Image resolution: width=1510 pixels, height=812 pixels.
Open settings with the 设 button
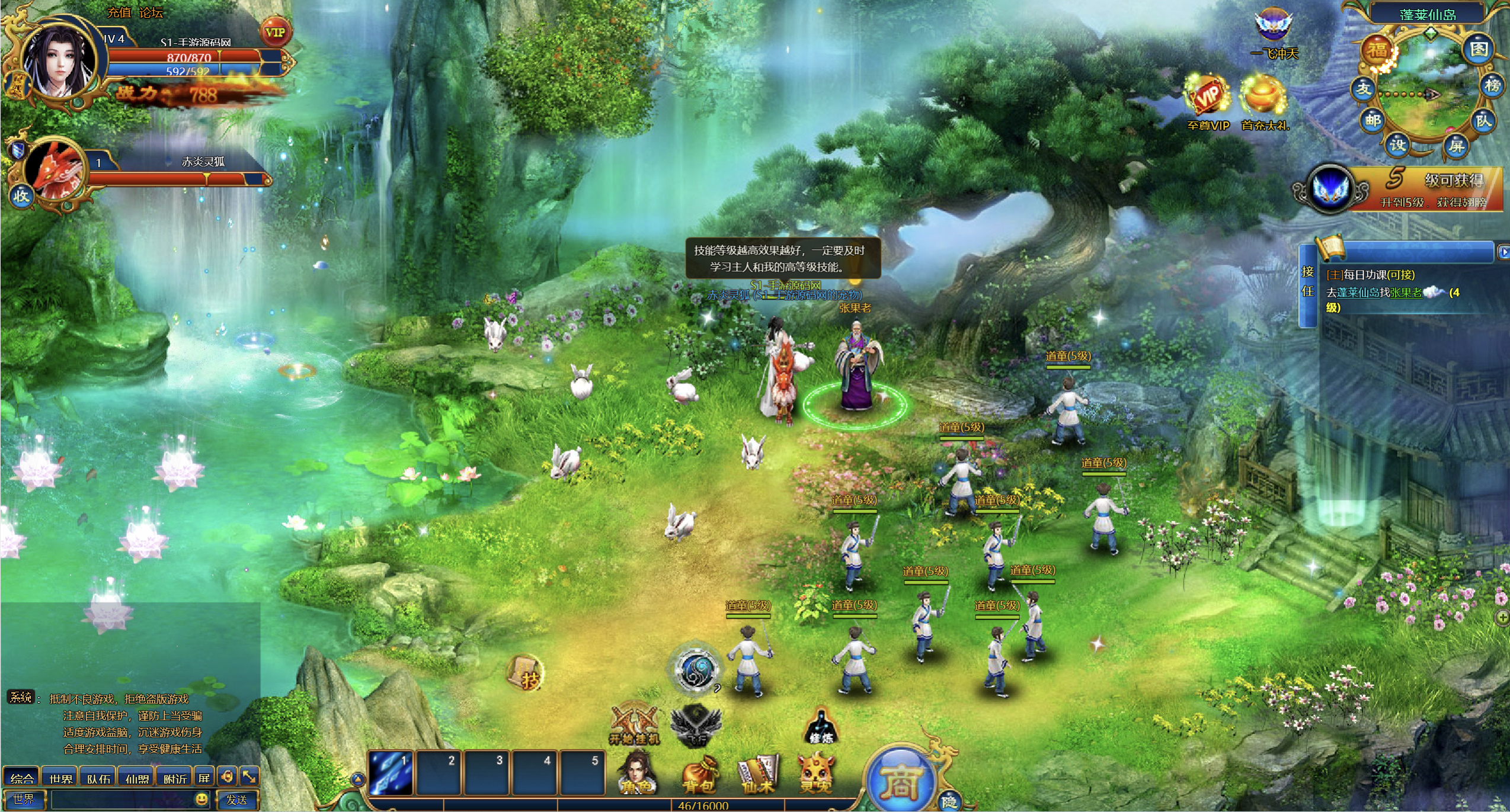pos(1397,145)
